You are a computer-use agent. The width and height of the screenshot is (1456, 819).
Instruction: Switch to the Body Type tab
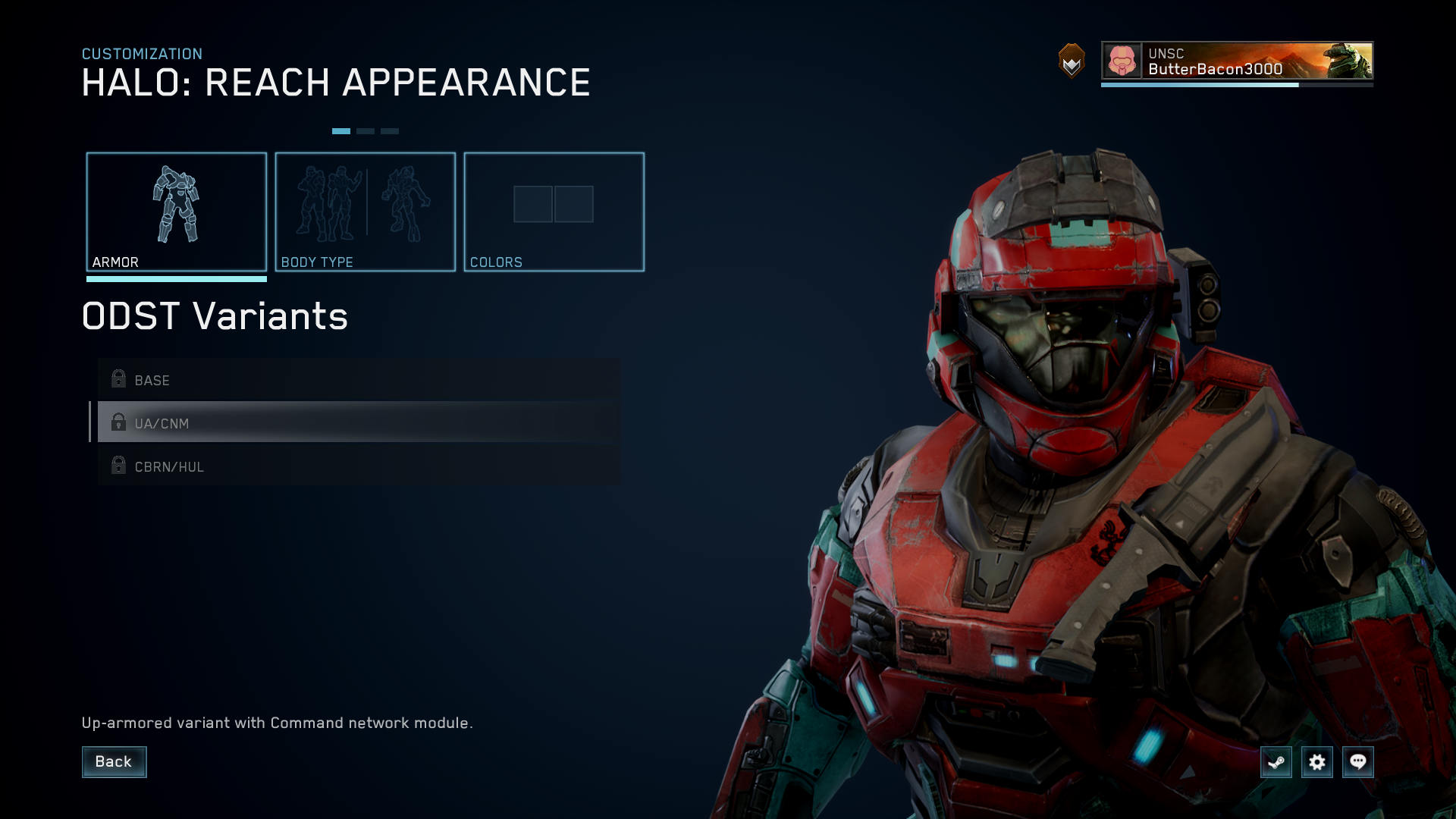click(366, 212)
